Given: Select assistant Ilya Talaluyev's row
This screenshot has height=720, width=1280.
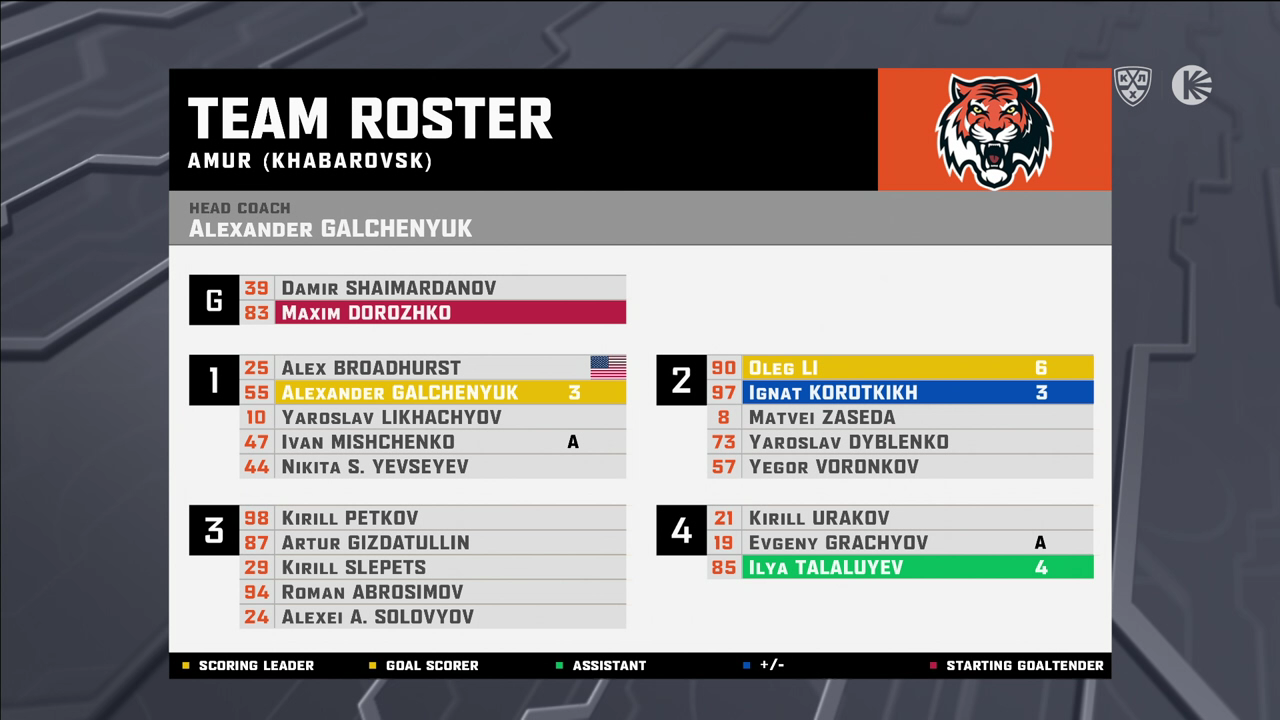Looking at the screenshot, I should click(x=899, y=568).
